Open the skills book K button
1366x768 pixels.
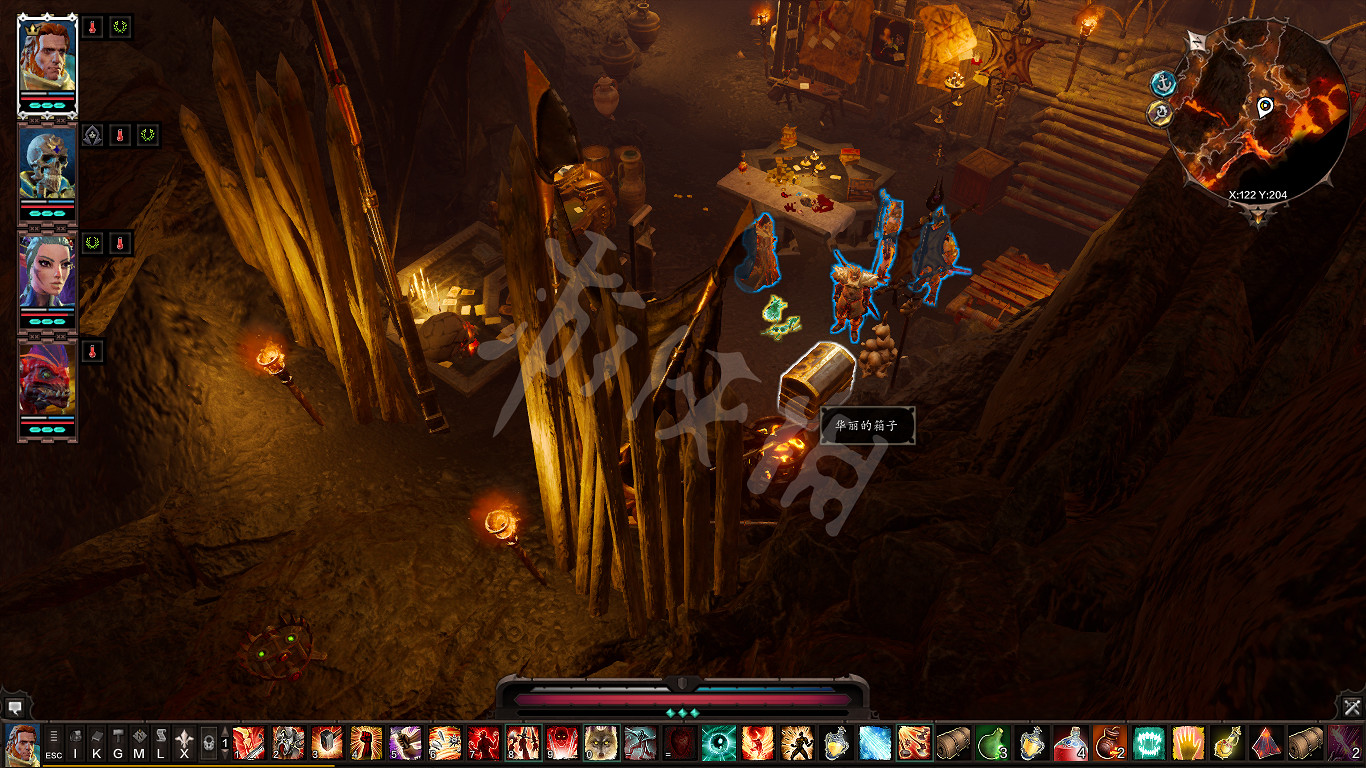(x=97, y=745)
